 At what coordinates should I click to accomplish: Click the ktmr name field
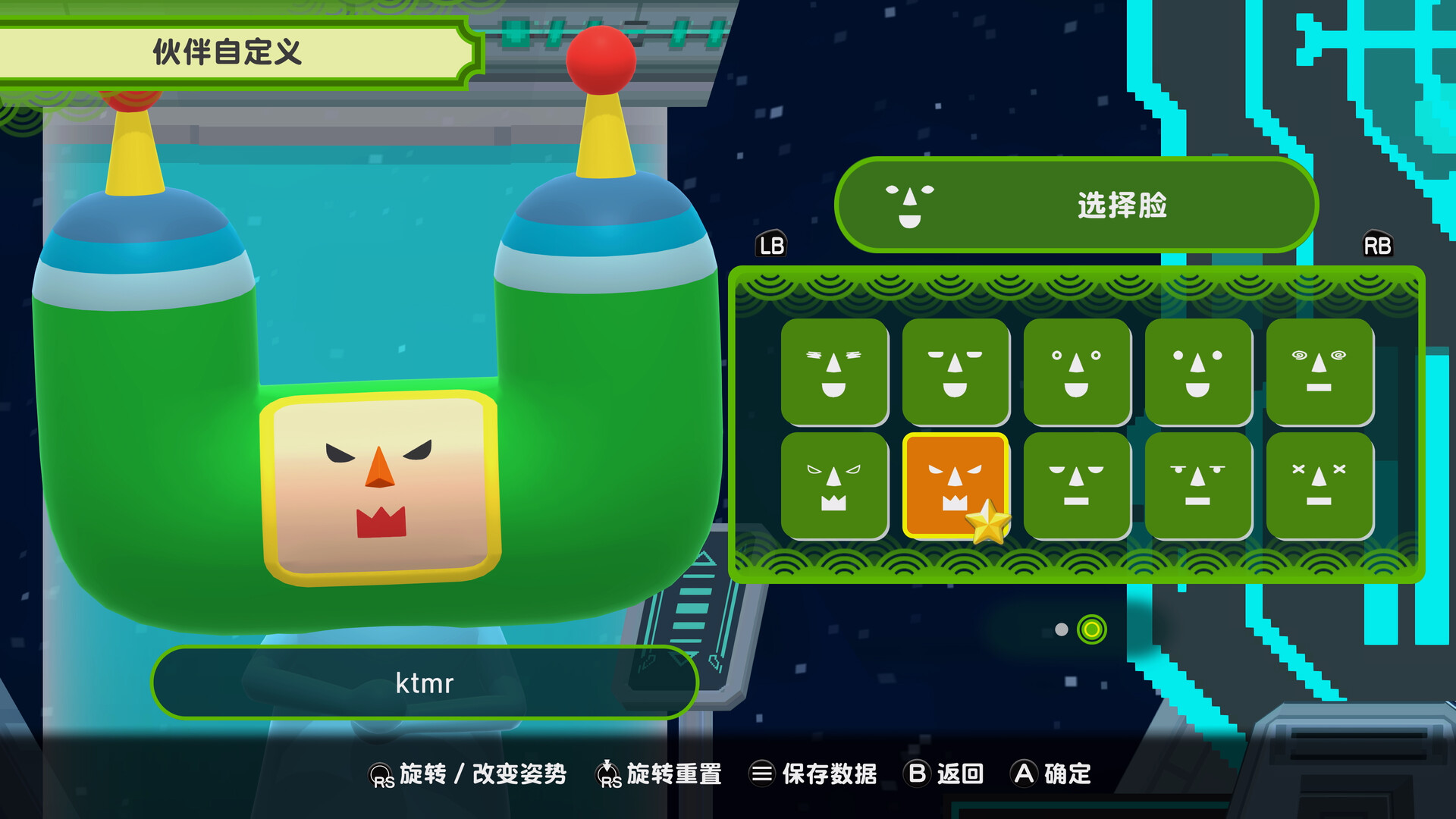coord(425,682)
